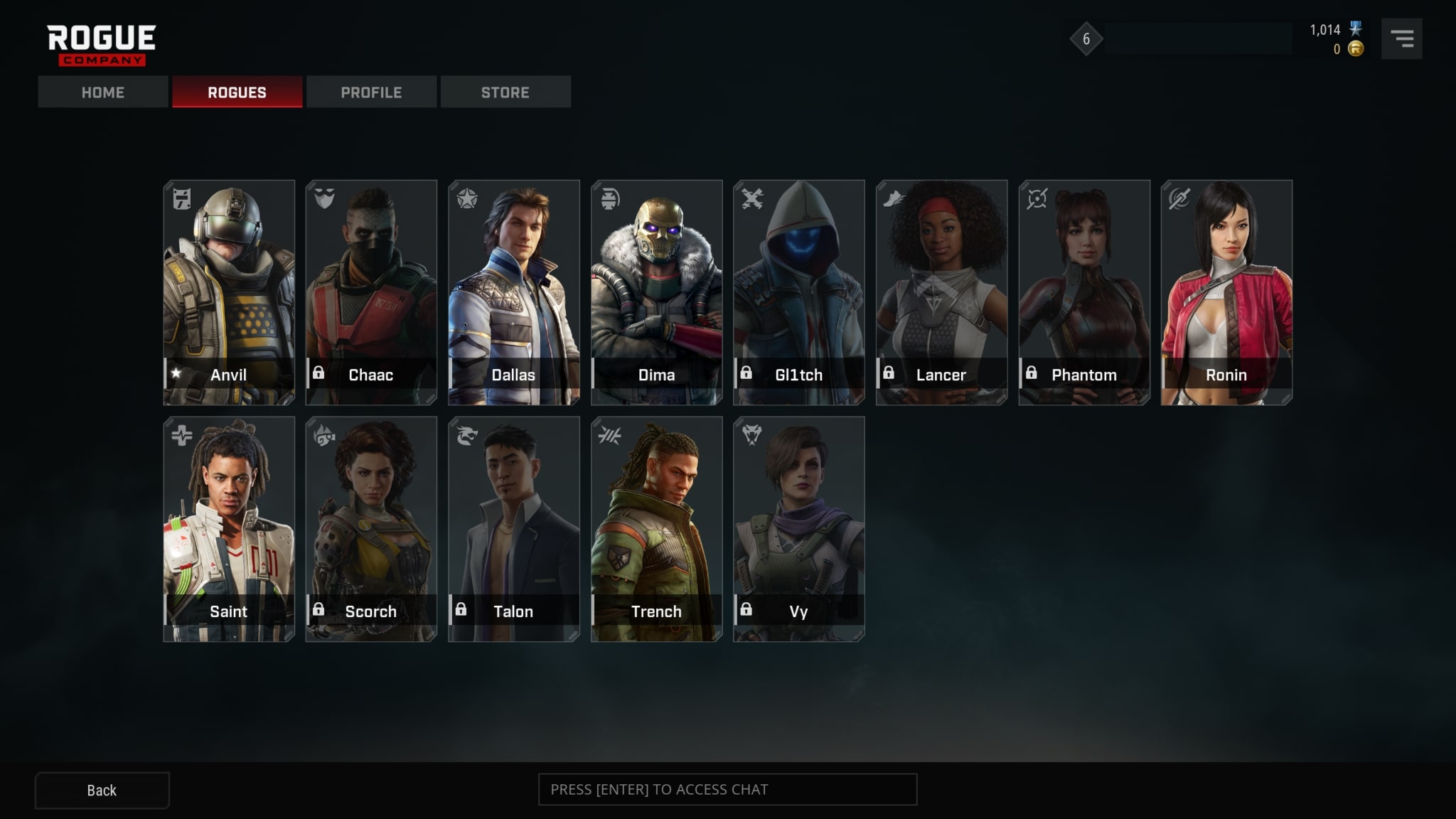Click the Back button

pos(102,791)
